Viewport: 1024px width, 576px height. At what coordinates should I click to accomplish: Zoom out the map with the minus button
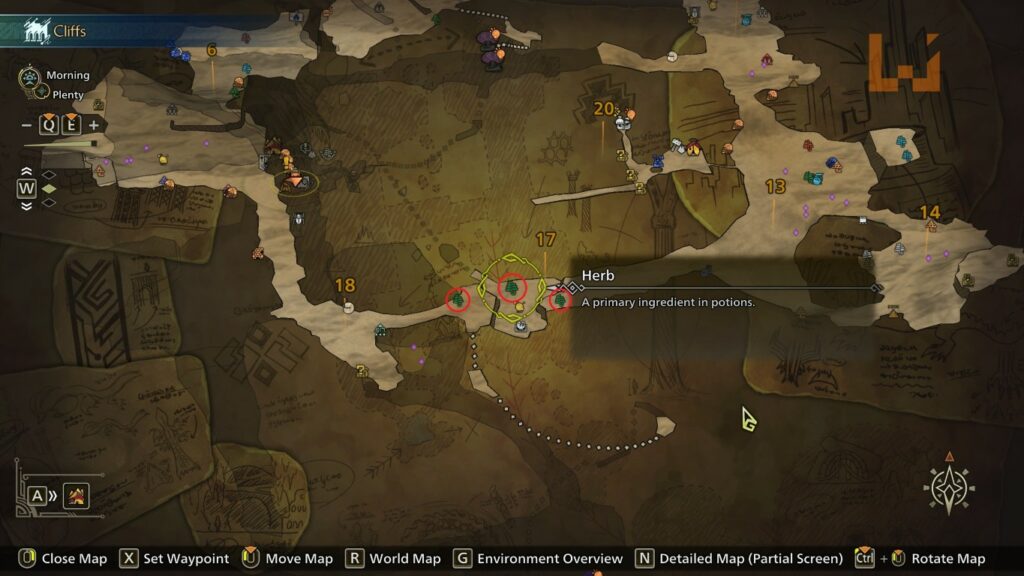tap(26, 125)
